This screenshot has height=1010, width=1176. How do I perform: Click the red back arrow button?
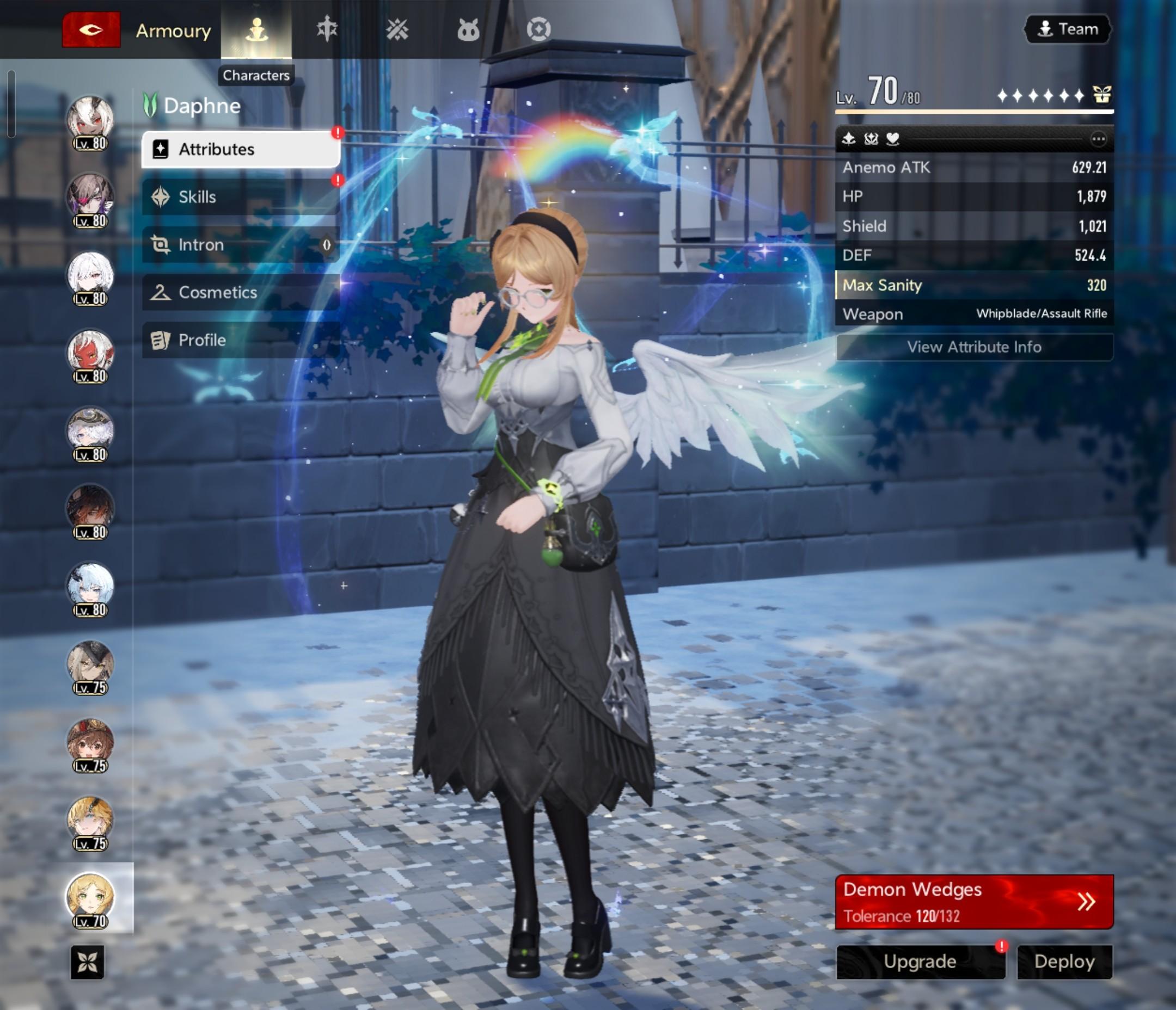[x=91, y=29]
